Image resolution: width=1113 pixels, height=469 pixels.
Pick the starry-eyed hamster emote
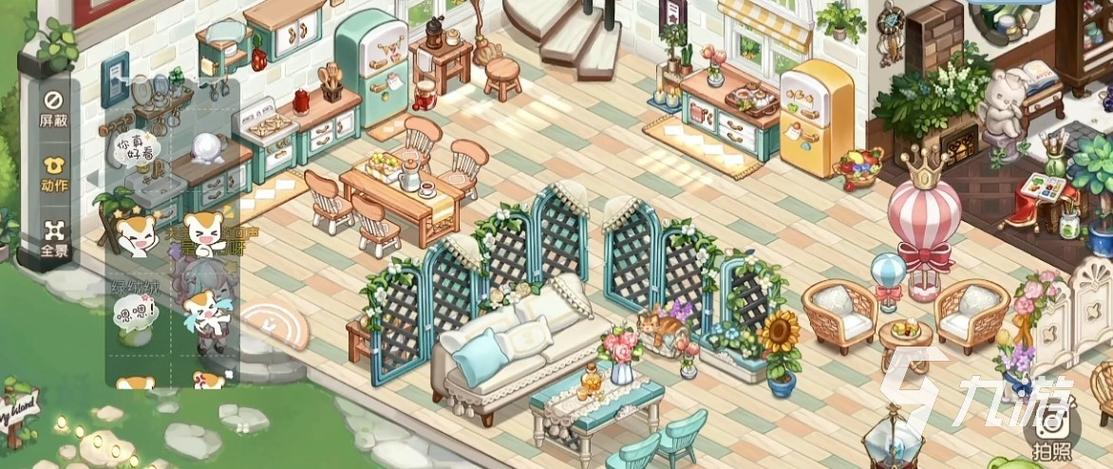[x=136, y=234]
